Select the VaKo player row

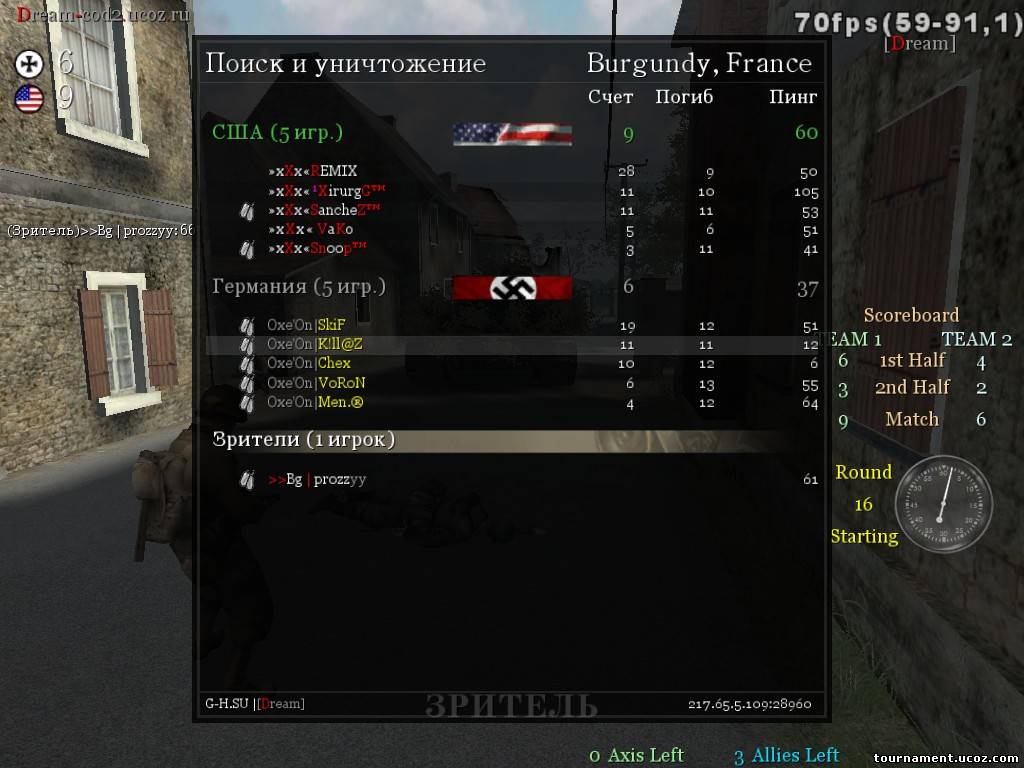(311, 230)
